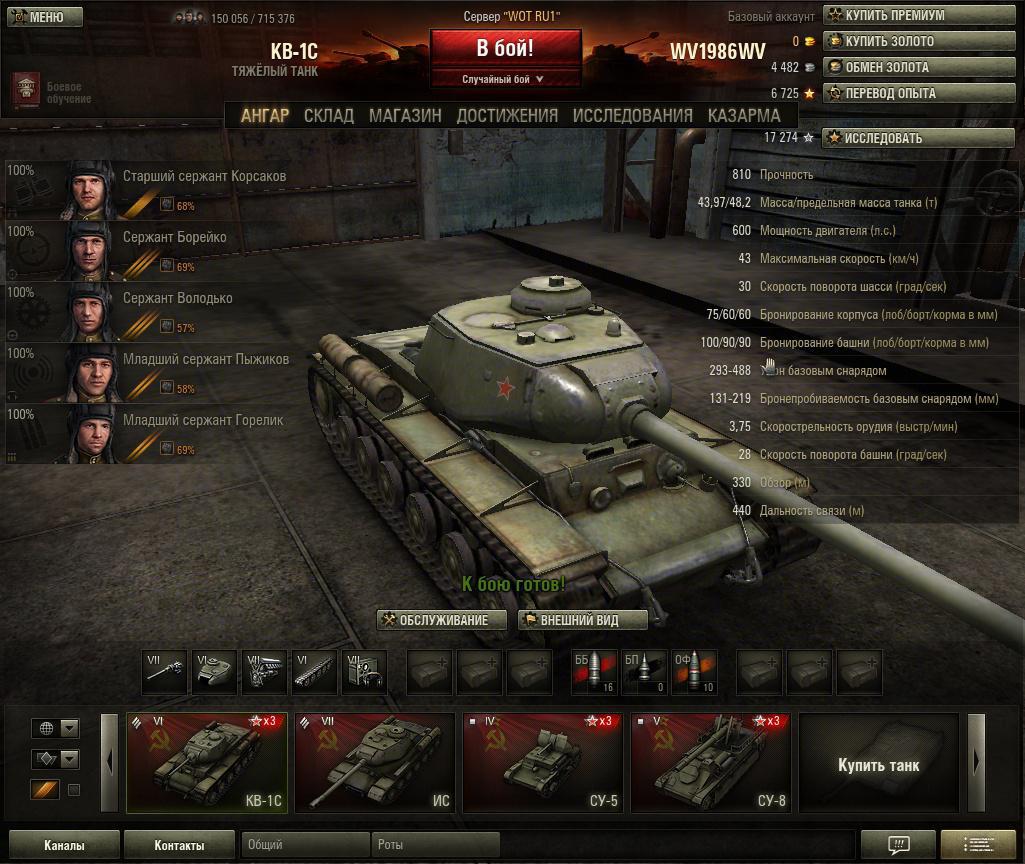This screenshot has height=864, width=1025.
Task: Open the Достижения tab
Action: (x=507, y=115)
